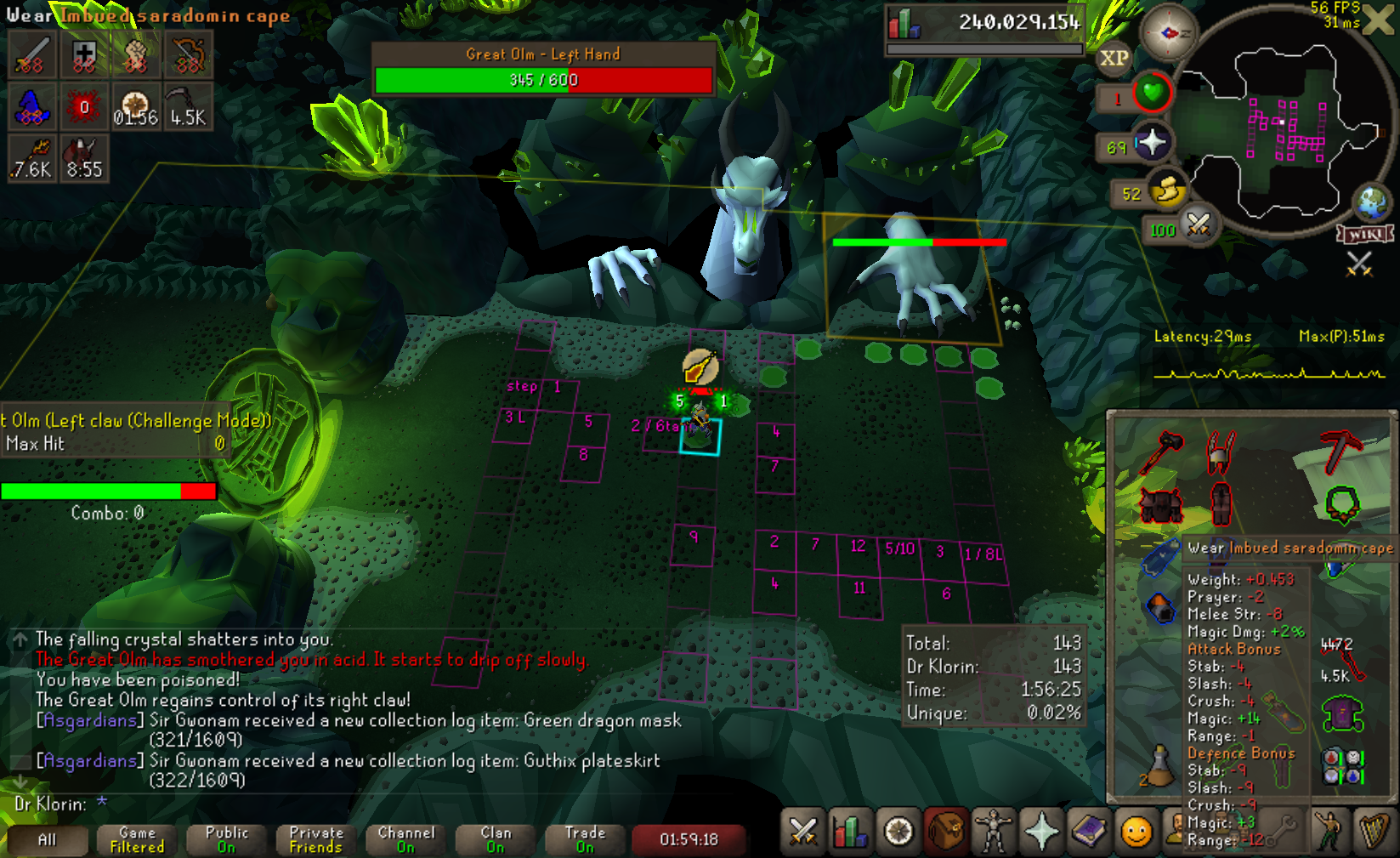Open the Prayer tab

[x=1041, y=831]
